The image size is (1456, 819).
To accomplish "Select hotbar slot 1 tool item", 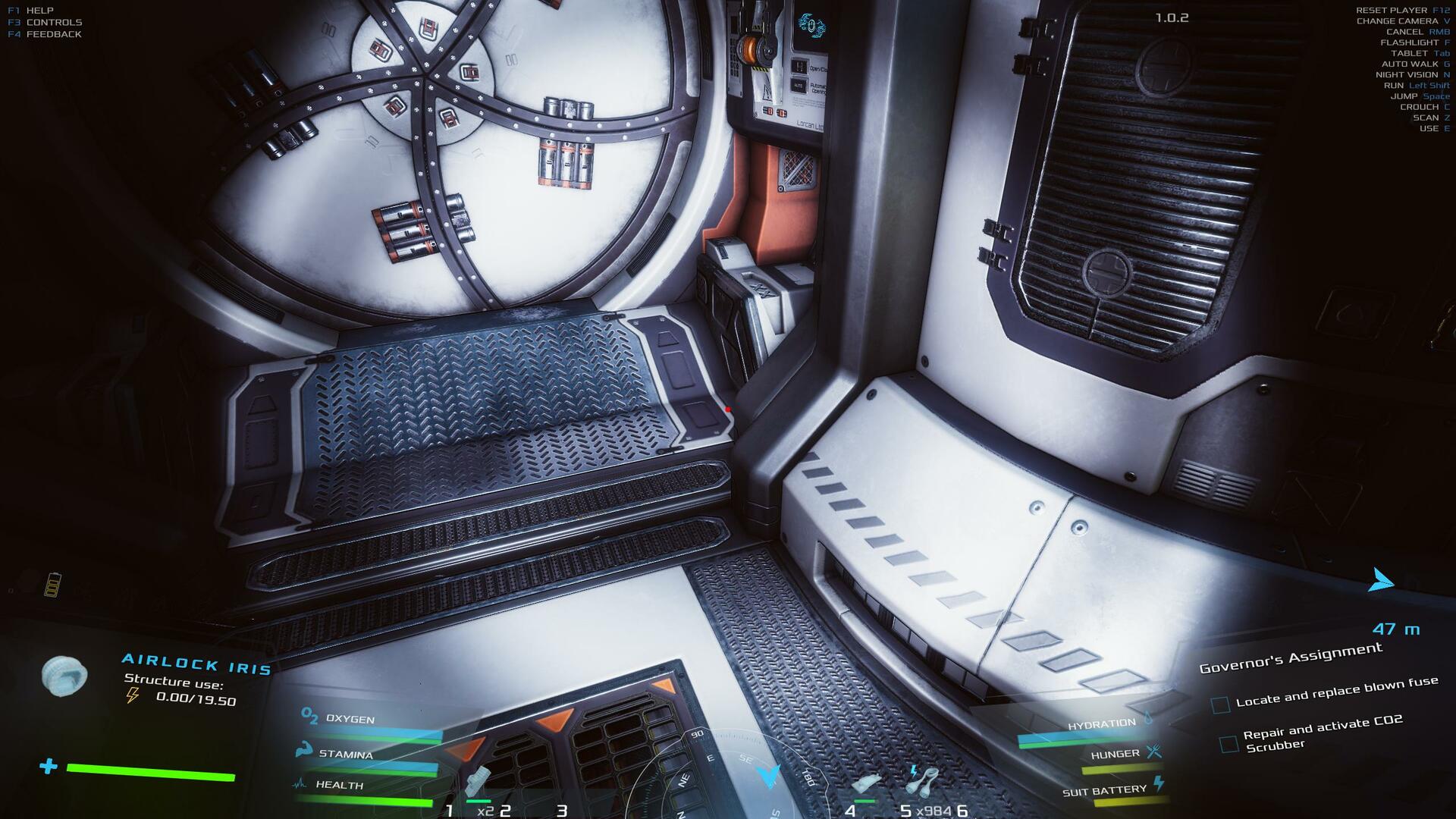I will tap(479, 783).
